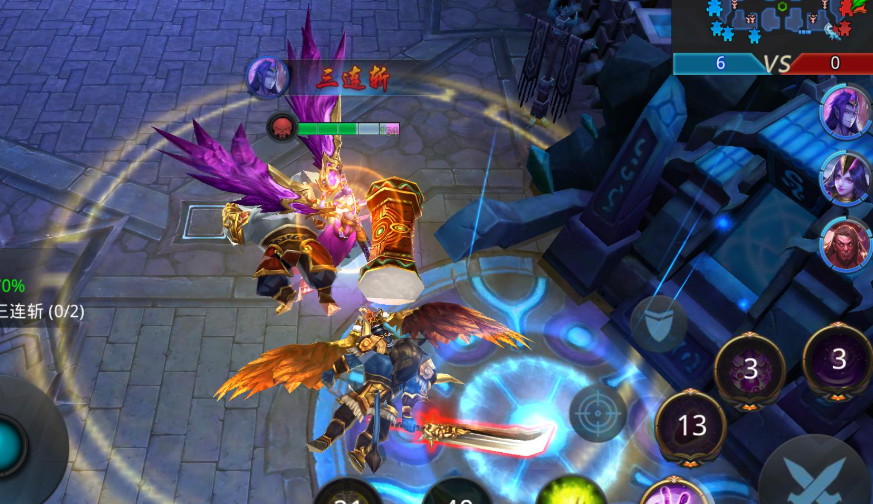Select the purple-haired horned male teammate portrait
The width and height of the screenshot is (873, 504).
tap(845, 110)
